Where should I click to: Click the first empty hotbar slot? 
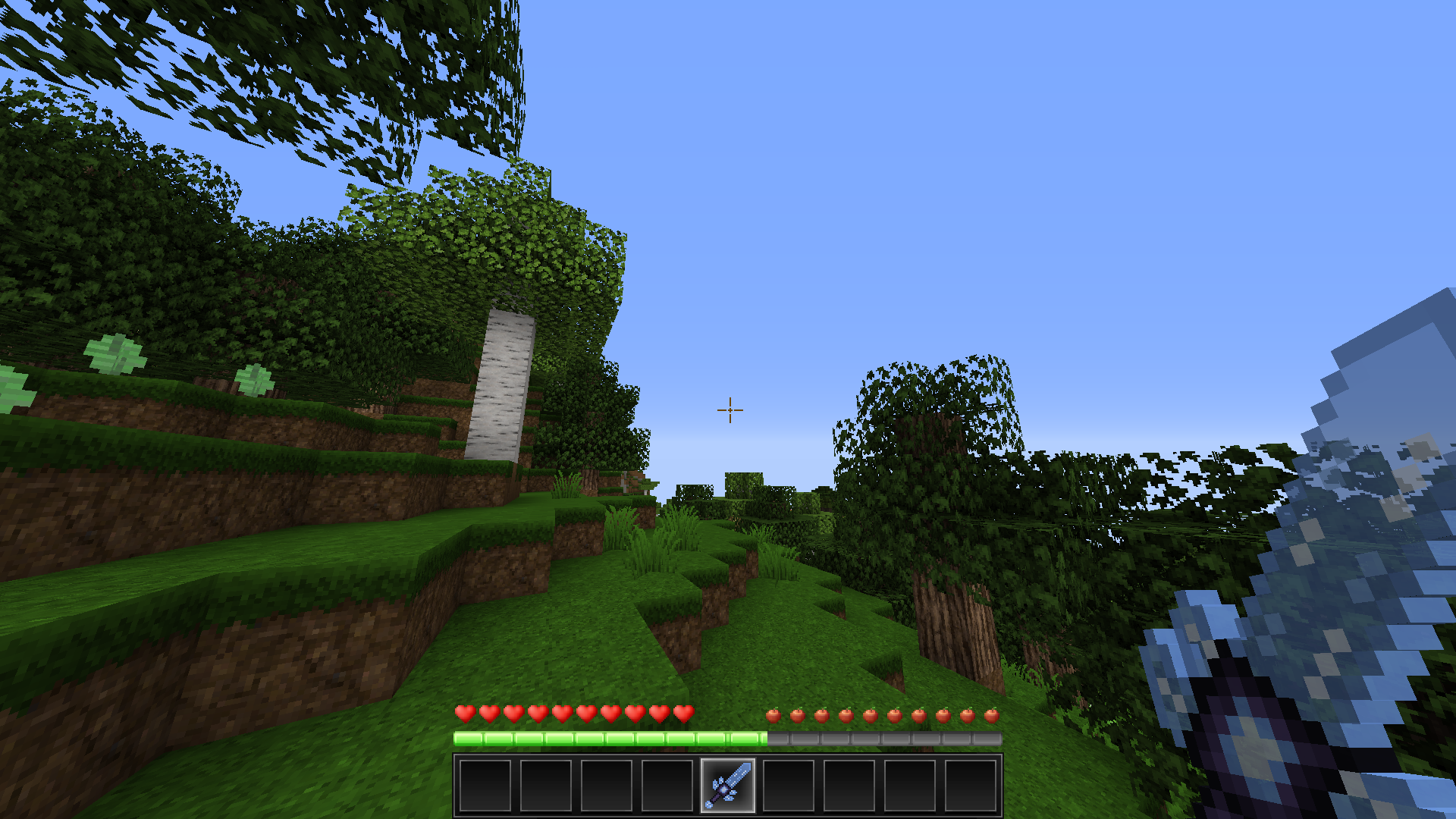click(485, 786)
